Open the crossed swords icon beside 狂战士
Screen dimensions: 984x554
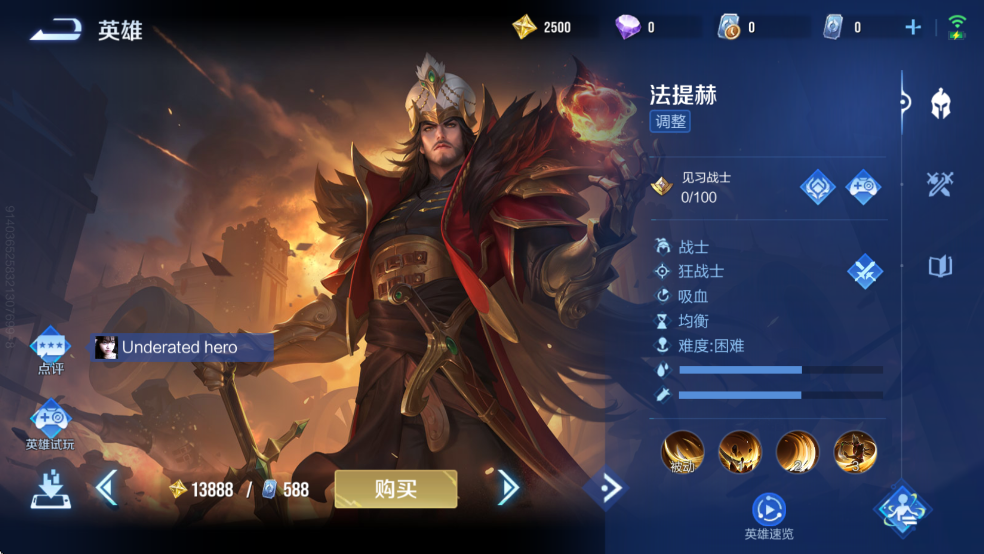[864, 271]
